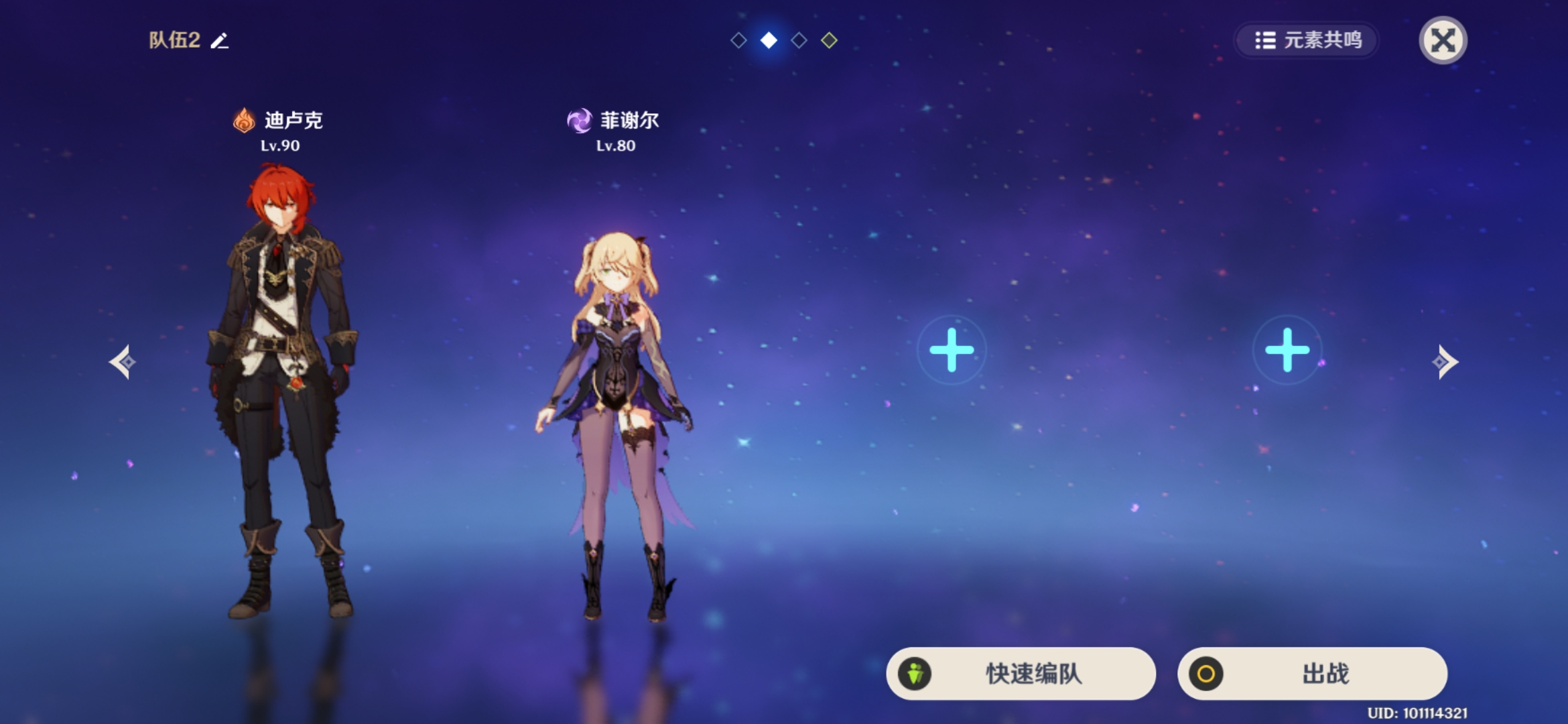This screenshot has width=1568, height=724.
Task: Jump to the yellow-green diamond team page
Action: 829,40
